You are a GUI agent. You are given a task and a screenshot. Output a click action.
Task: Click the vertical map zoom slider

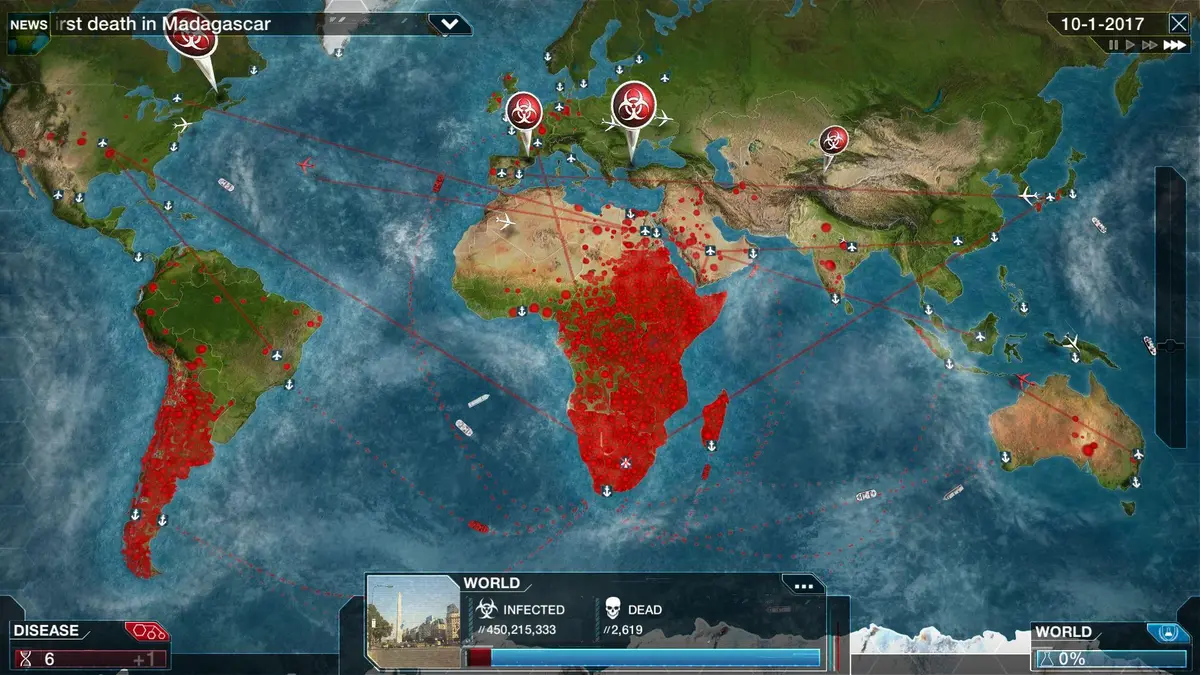(1171, 305)
